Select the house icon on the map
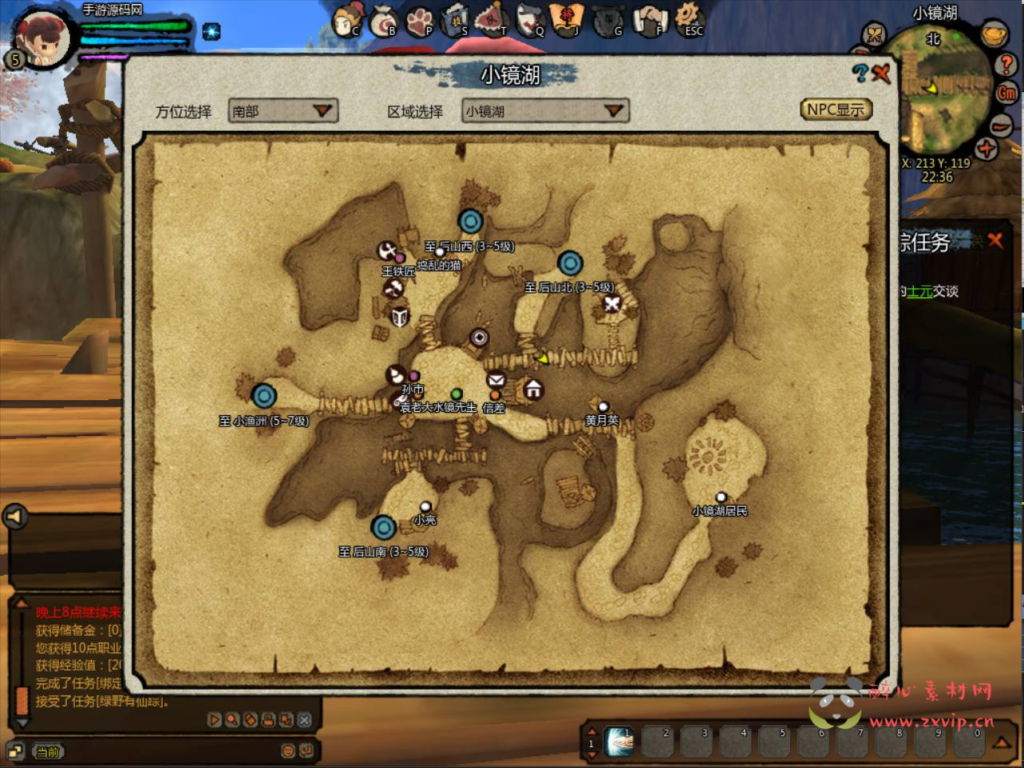 [533, 389]
